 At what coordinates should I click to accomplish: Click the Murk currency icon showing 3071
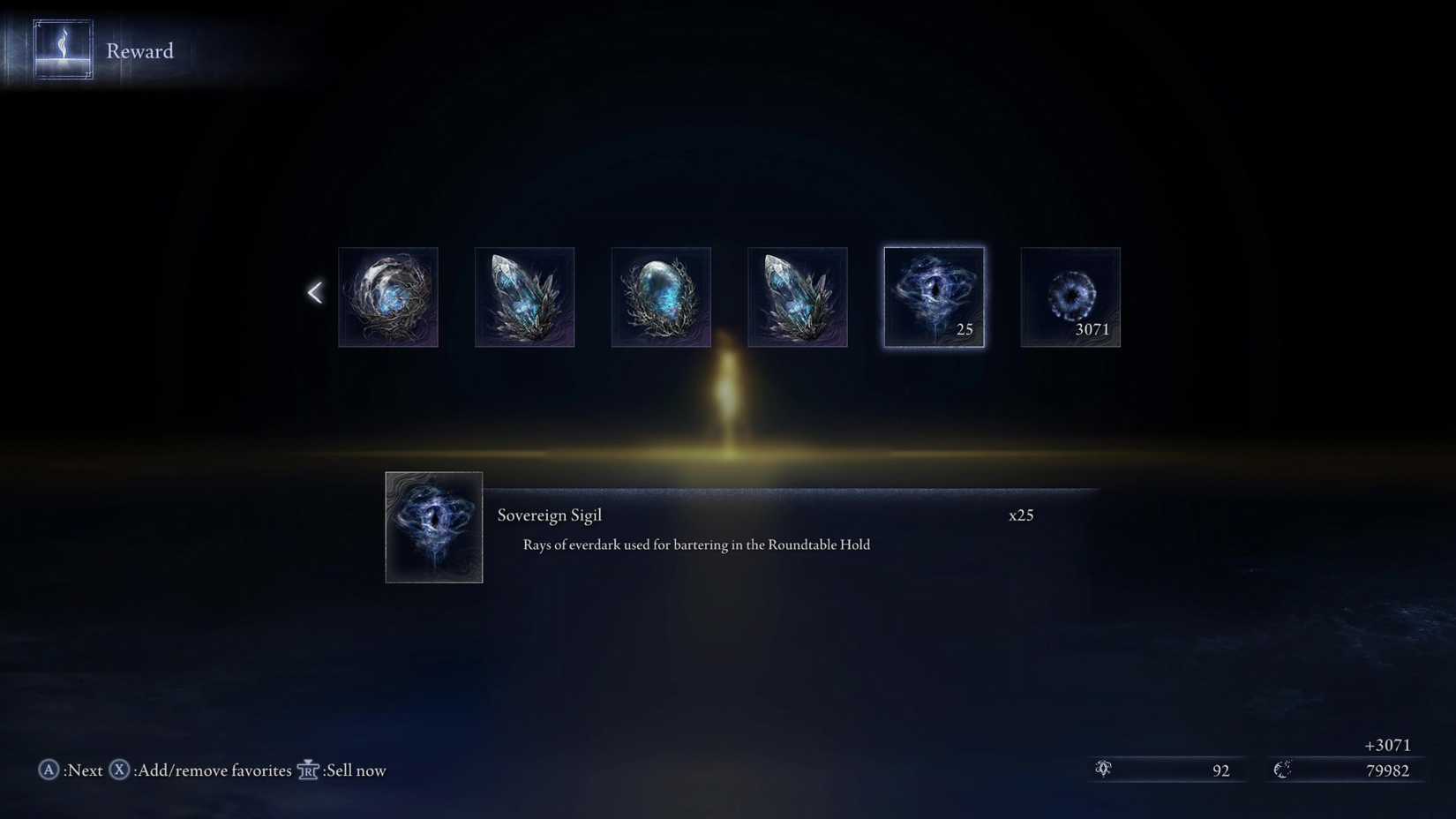(1069, 297)
